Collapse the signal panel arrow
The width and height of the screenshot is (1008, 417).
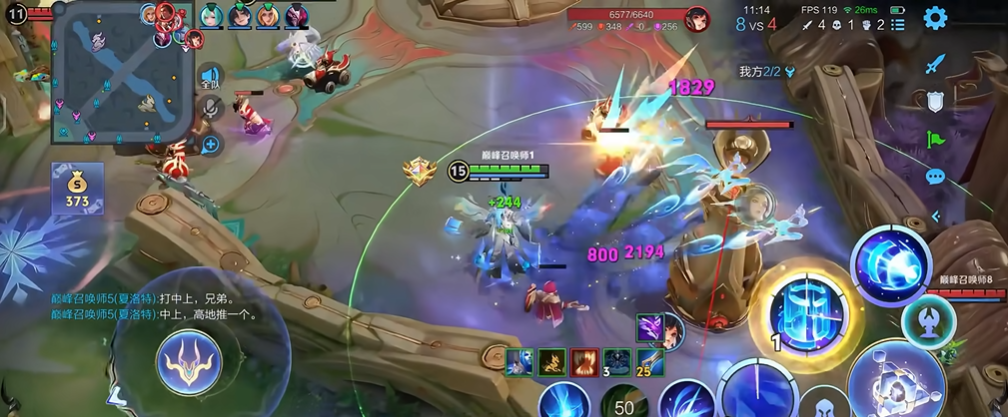[x=936, y=215]
